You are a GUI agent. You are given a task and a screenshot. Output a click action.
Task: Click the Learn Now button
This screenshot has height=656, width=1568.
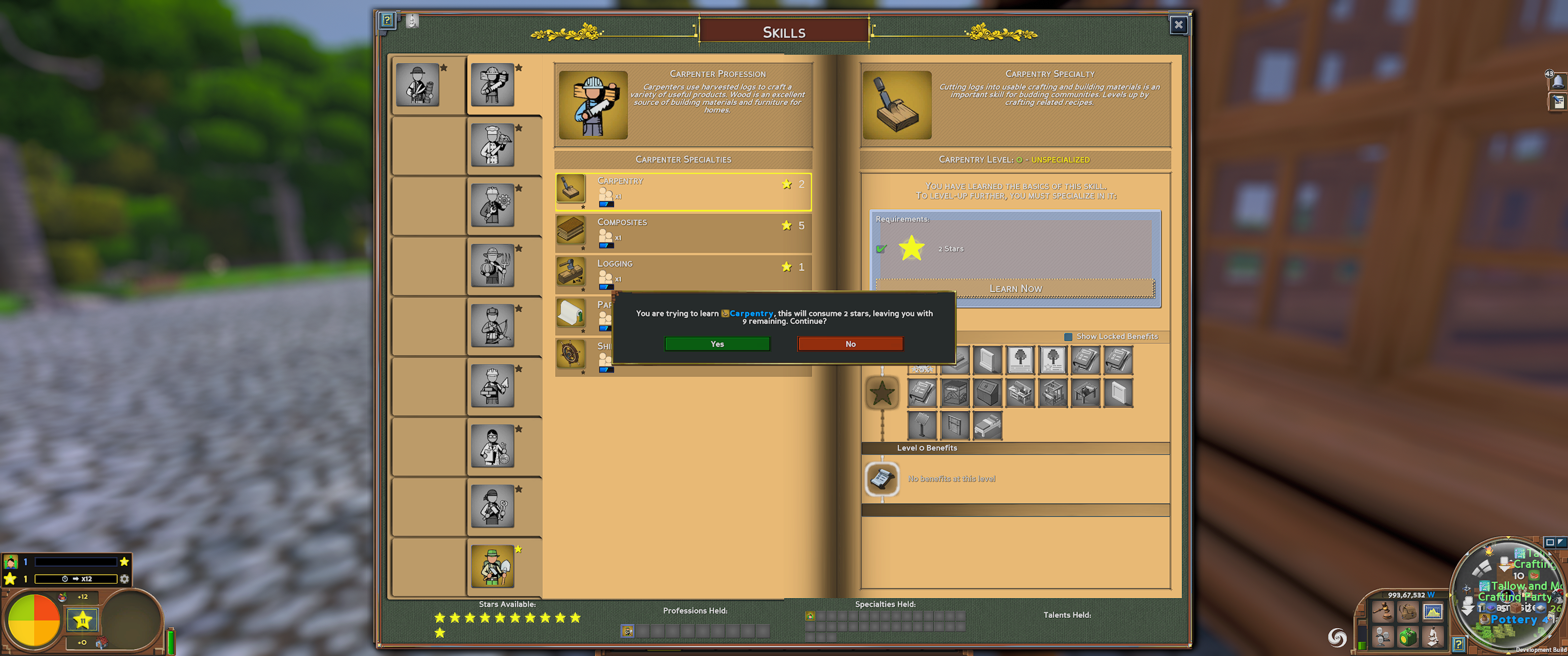click(1015, 288)
